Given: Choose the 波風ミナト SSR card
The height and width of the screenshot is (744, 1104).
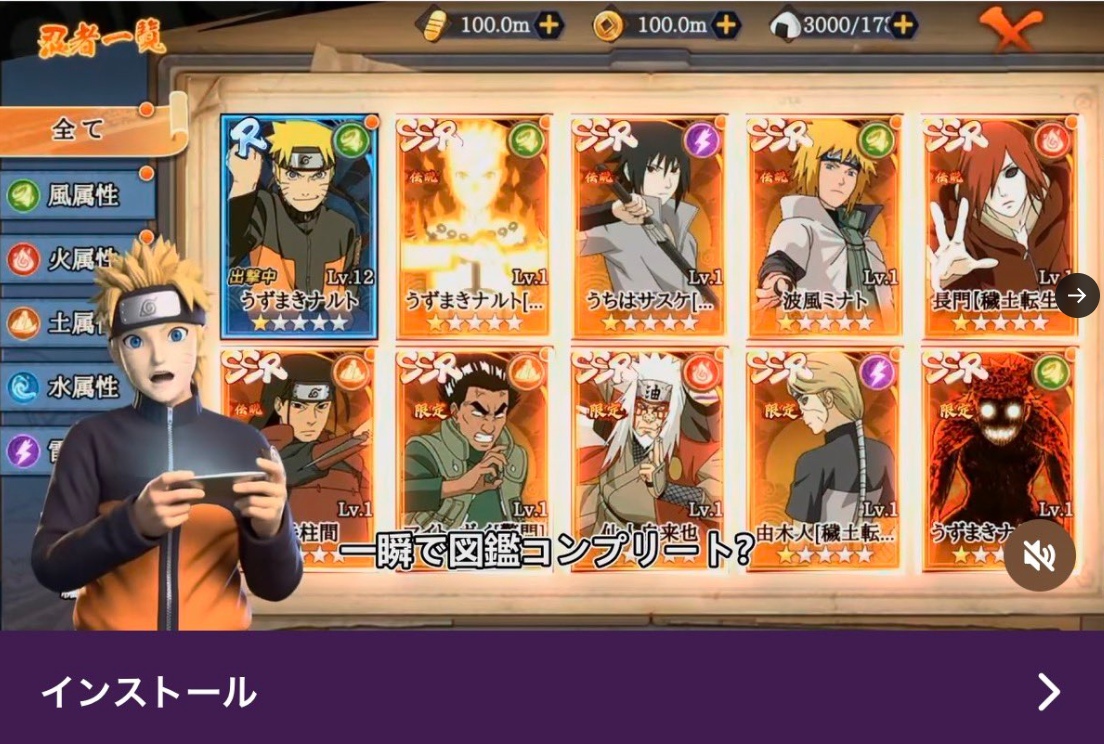Looking at the screenshot, I should tap(825, 226).
